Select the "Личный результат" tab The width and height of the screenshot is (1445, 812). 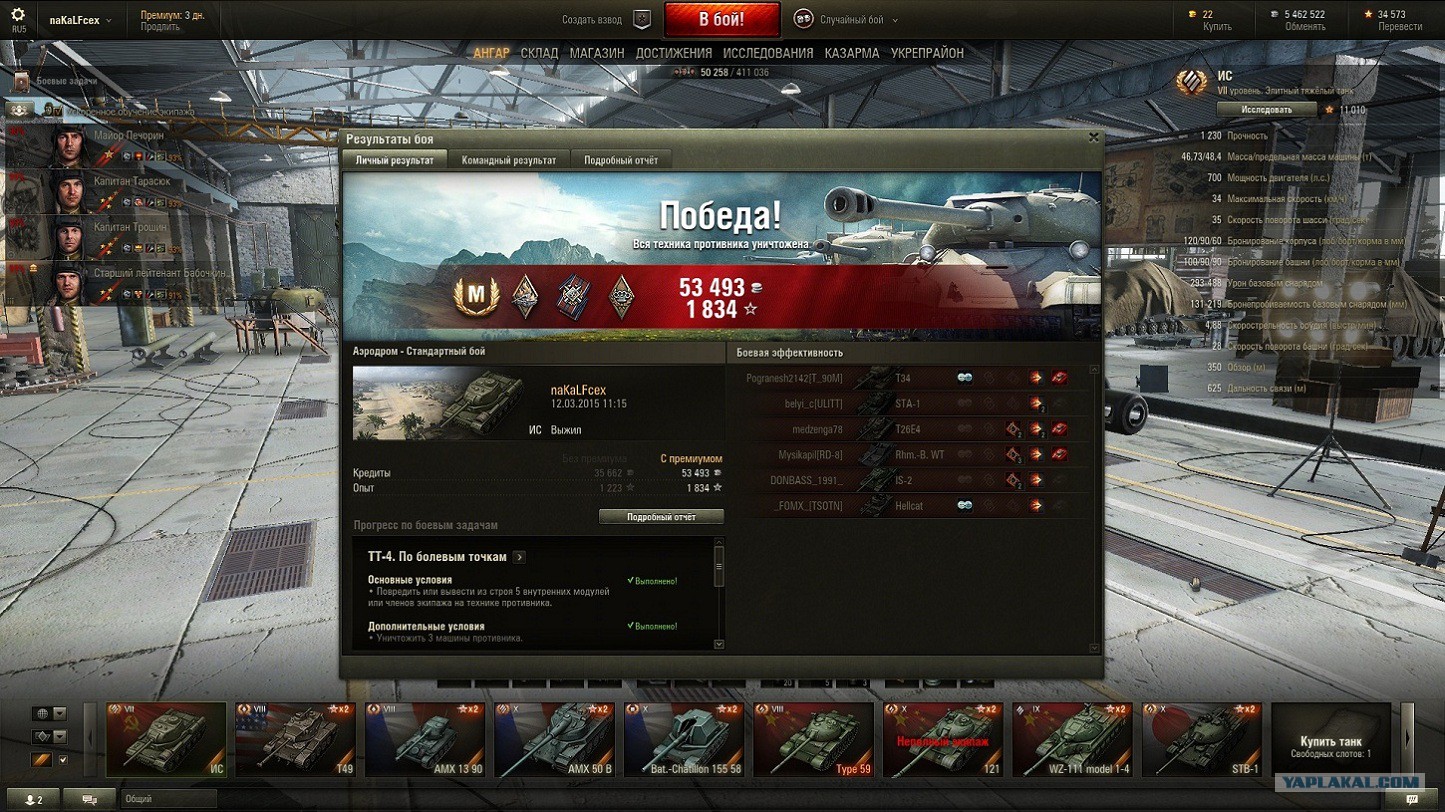[395, 160]
